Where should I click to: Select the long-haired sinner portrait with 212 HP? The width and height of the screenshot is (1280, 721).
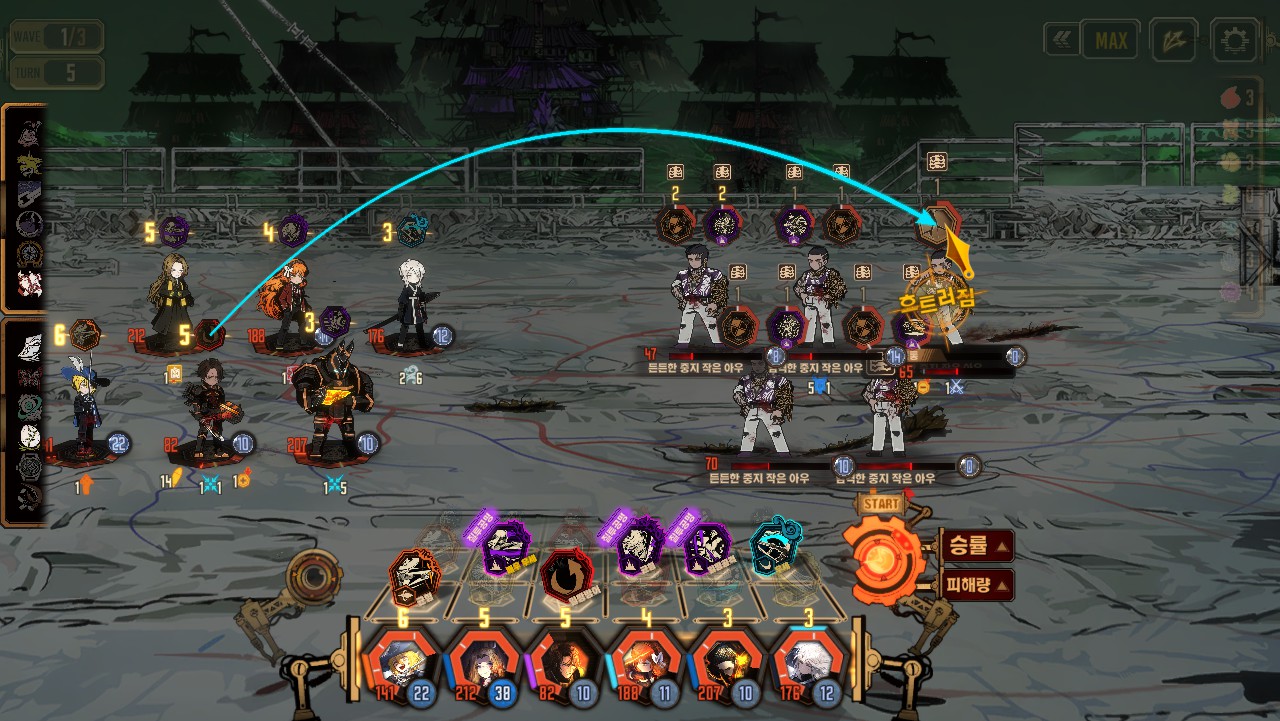[x=484, y=663]
